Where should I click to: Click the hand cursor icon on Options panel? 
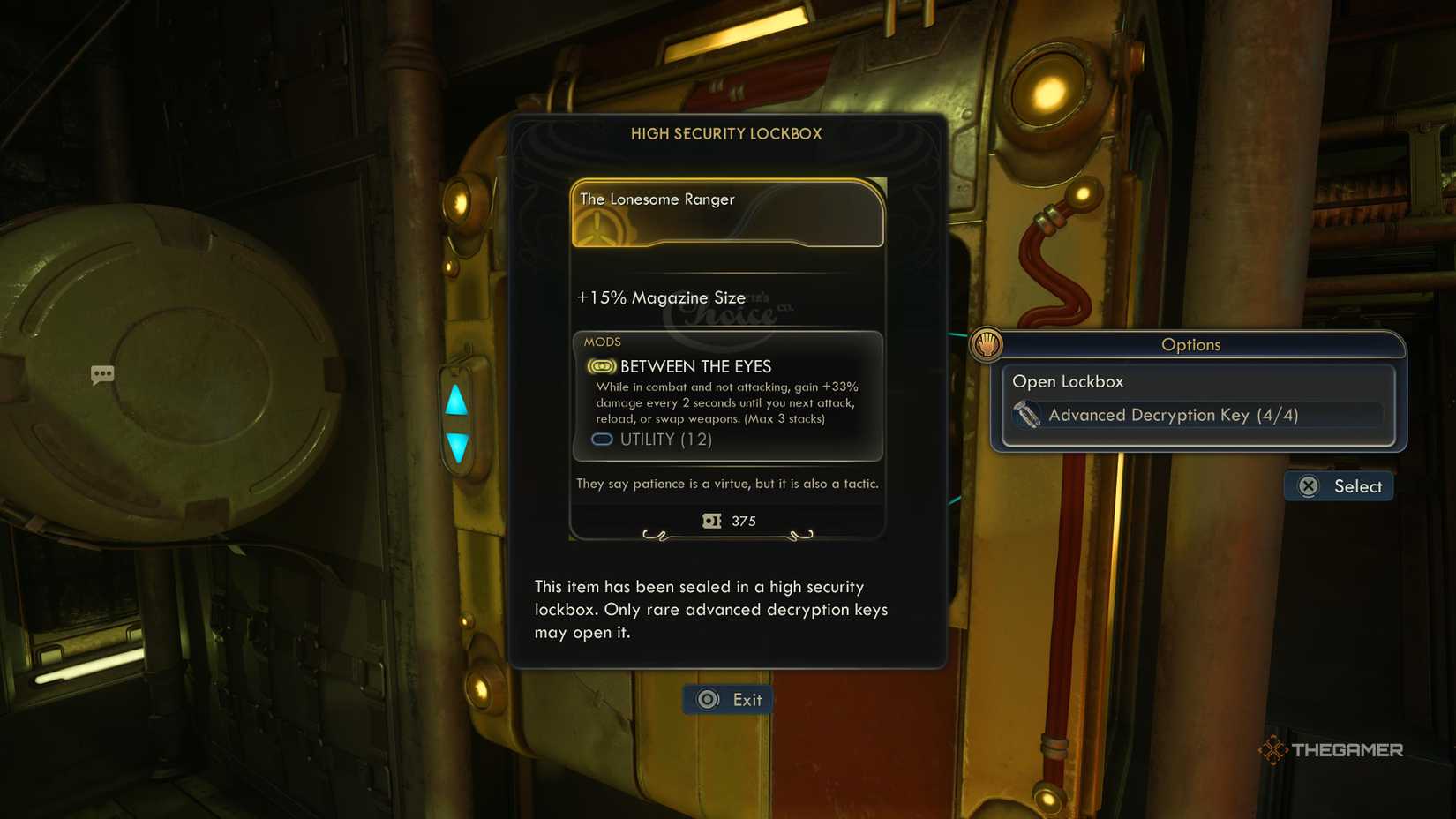pyautogui.click(x=986, y=345)
